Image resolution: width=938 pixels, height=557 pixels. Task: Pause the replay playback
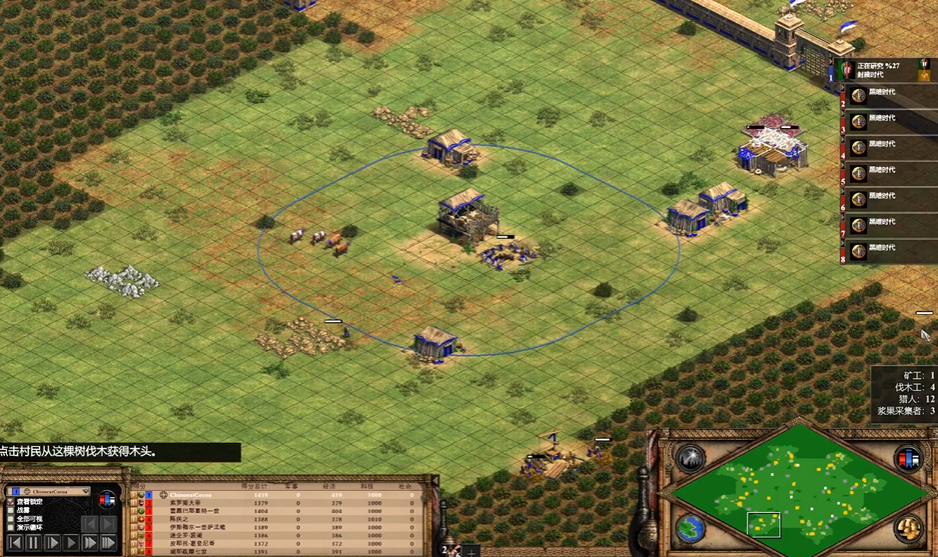tap(32, 543)
